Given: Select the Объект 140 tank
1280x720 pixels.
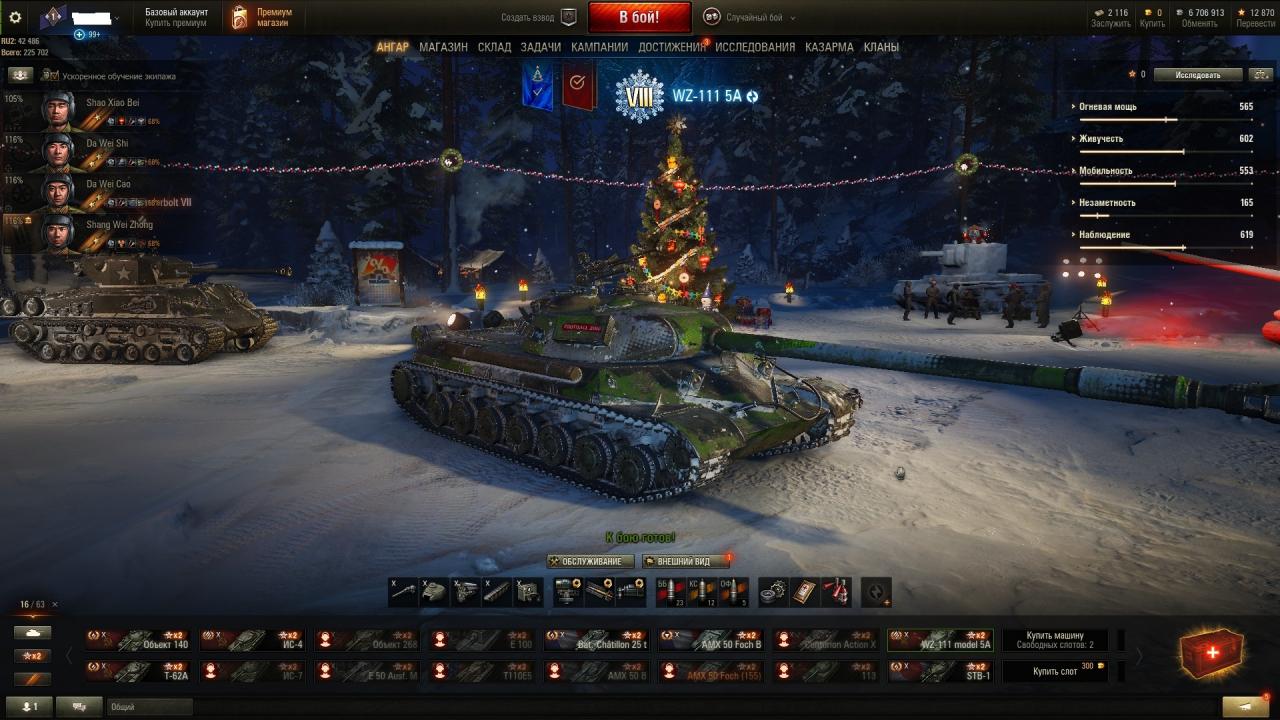Looking at the screenshot, I should point(140,640).
